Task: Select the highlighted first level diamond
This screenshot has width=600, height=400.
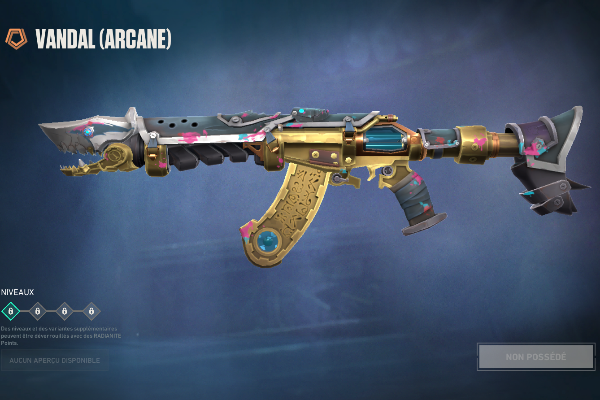Action: 11,311
